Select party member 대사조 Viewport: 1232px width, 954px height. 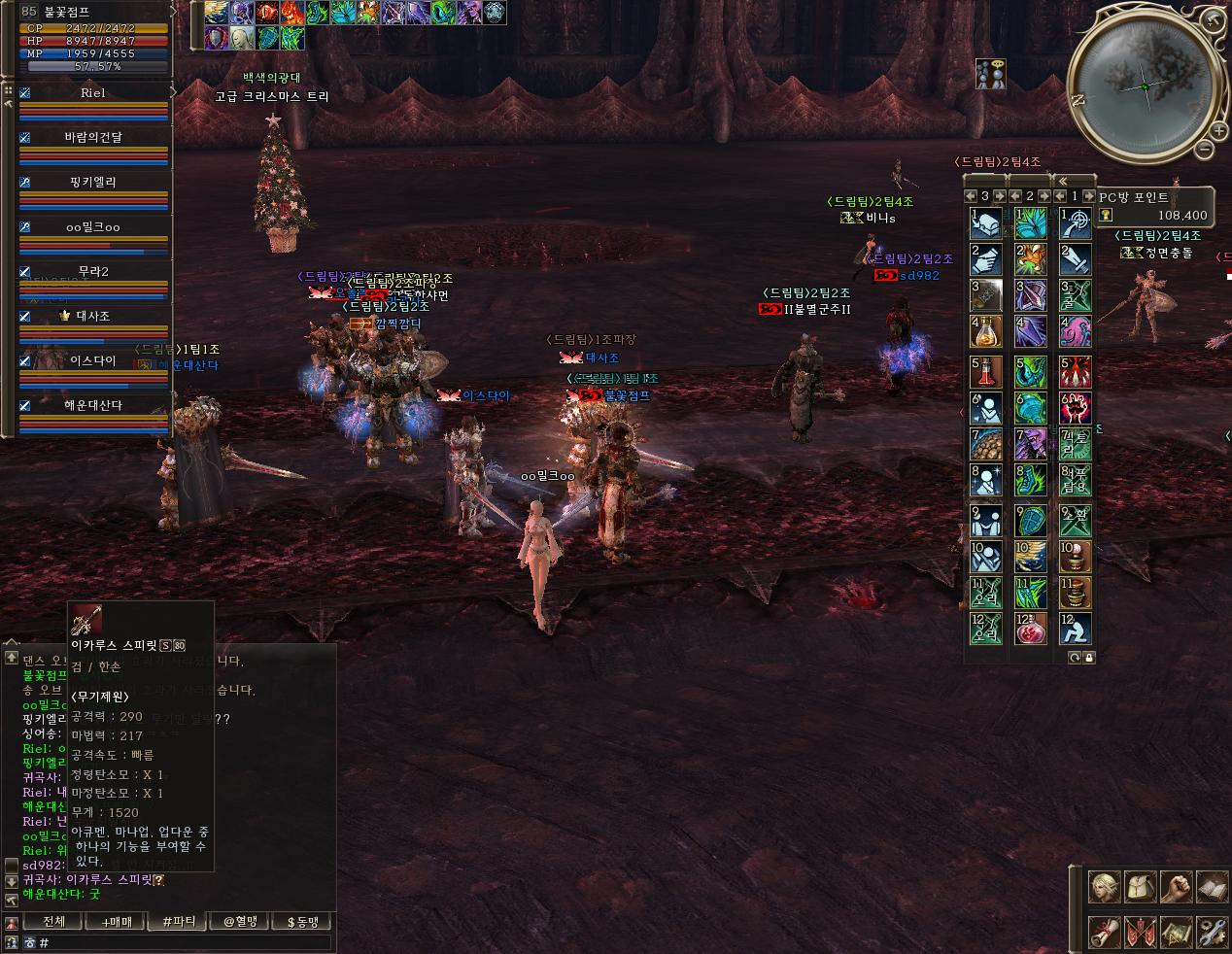click(x=93, y=316)
